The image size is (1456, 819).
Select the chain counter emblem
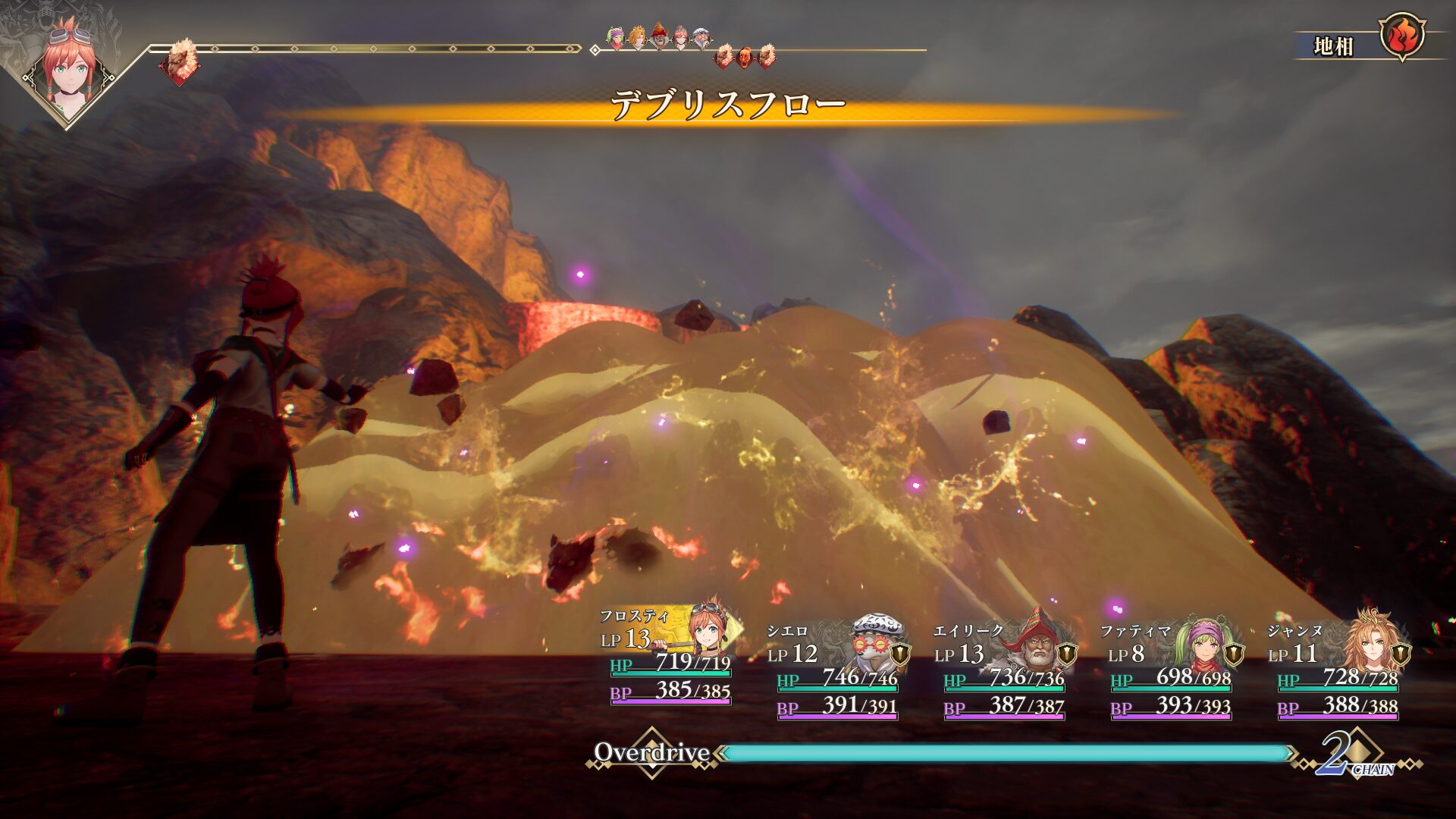[1355, 754]
